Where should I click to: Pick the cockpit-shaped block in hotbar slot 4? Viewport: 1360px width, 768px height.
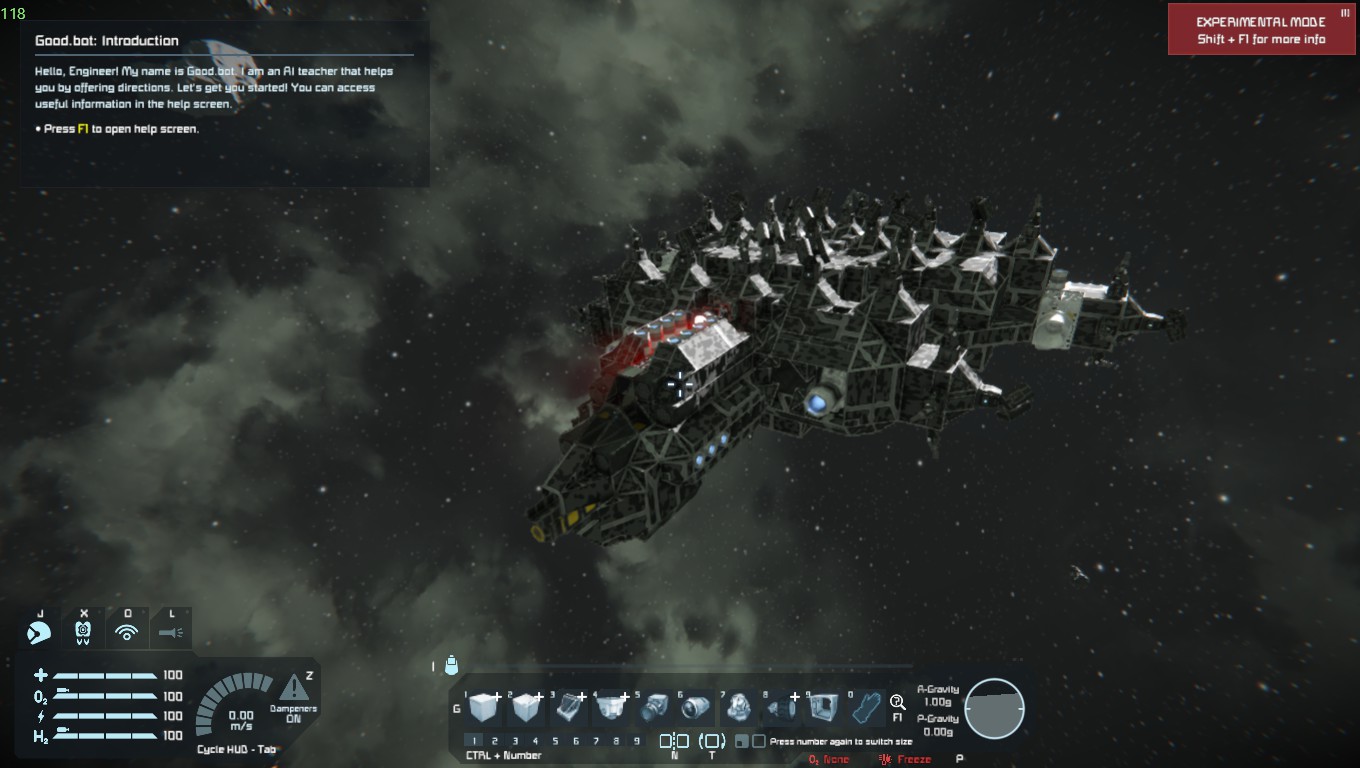click(x=612, y=708)
